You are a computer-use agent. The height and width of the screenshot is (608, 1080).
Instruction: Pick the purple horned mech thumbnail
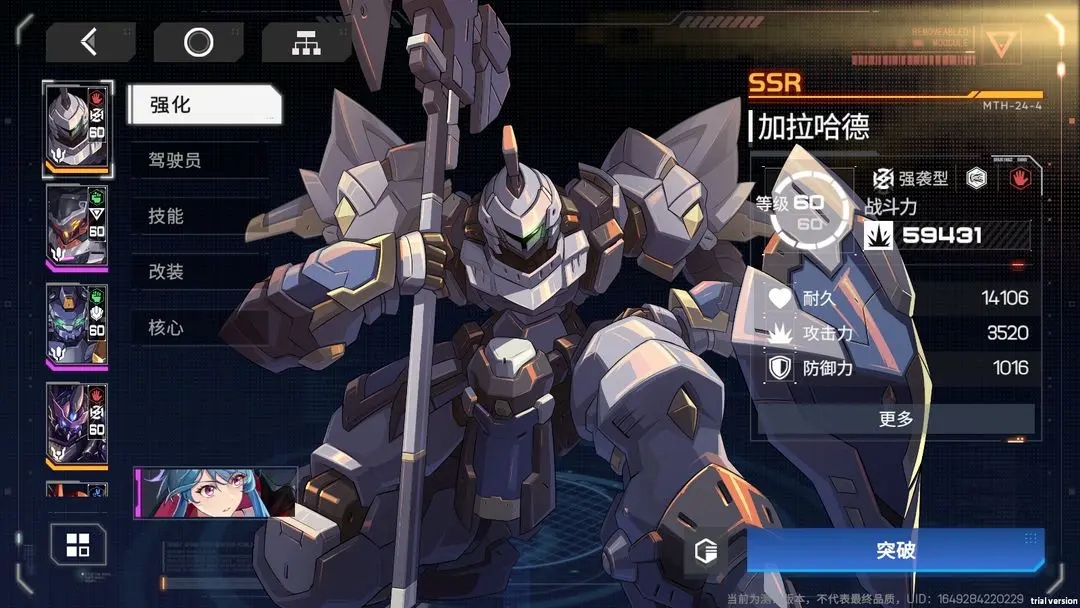(x=77, y=423)
